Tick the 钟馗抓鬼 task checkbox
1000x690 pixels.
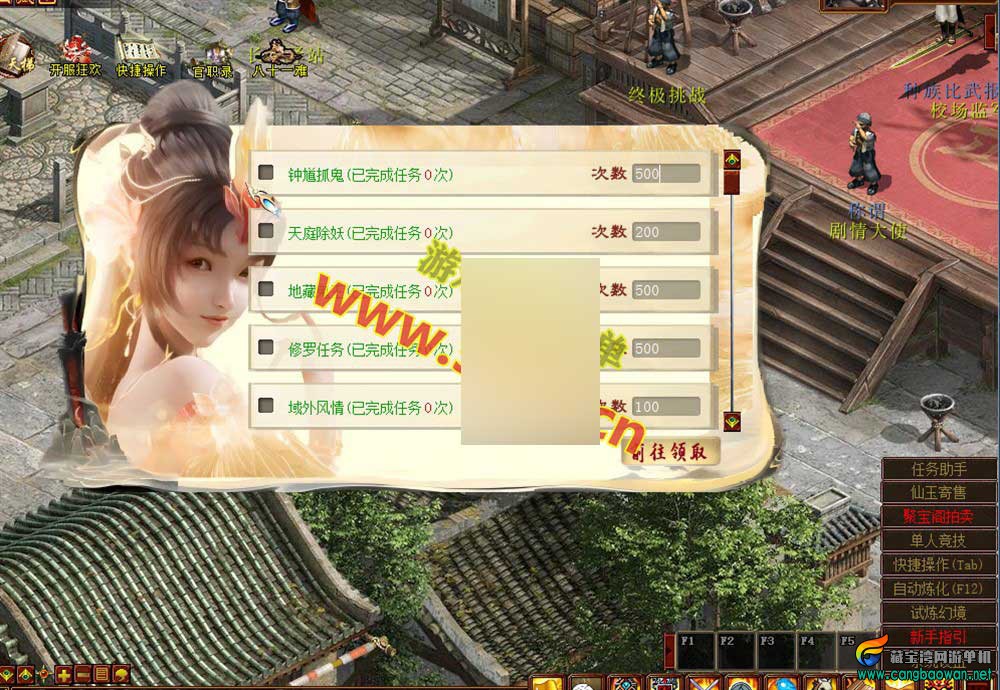click(x=266, y=173)
